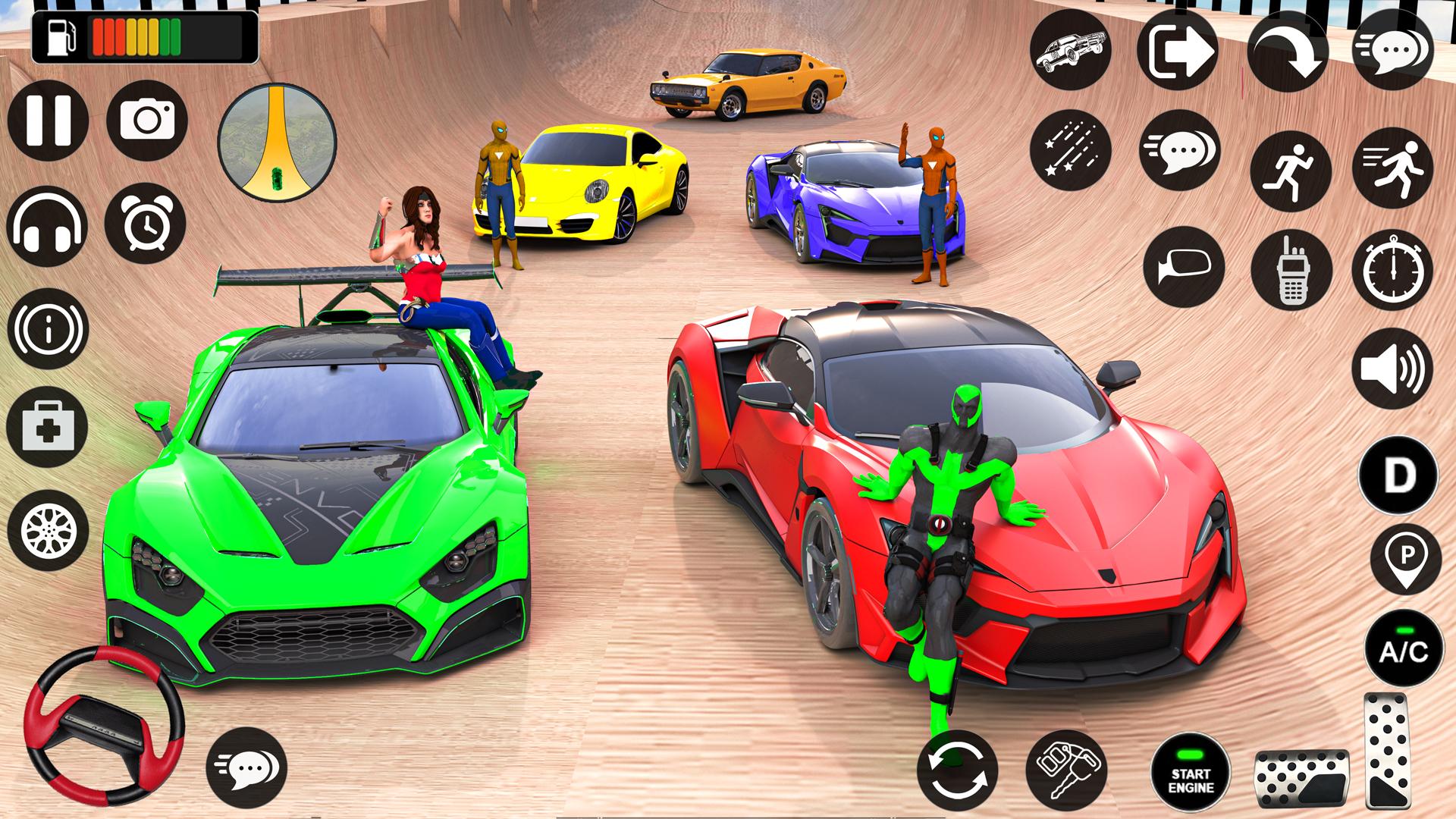Toggle the speaker sound button

1392,369
